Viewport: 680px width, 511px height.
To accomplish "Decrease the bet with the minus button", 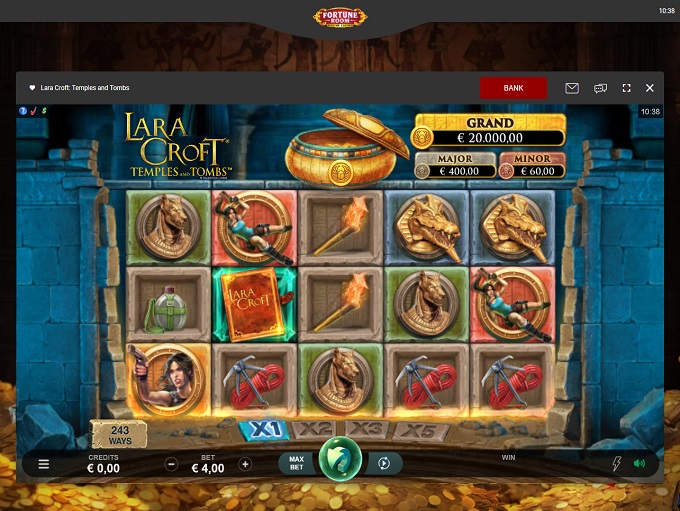I will (x=171, y=464).
